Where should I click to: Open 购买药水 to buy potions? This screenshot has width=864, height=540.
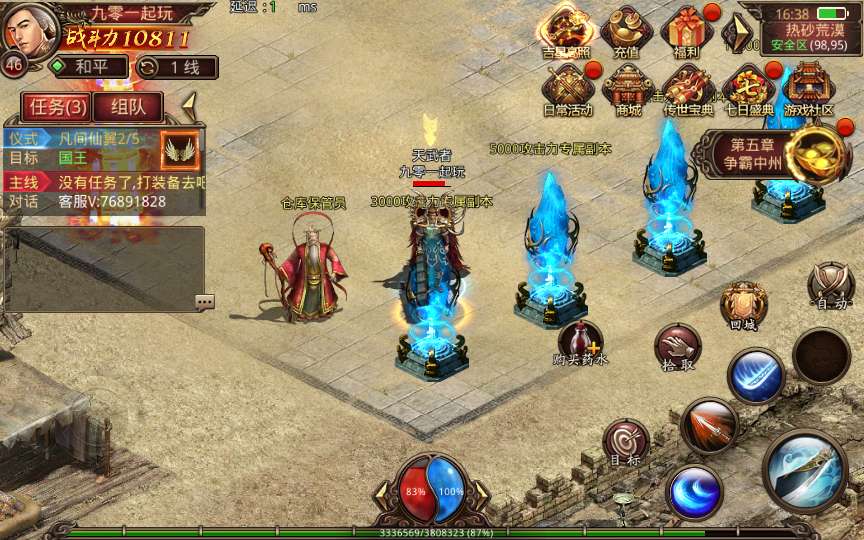581,342
